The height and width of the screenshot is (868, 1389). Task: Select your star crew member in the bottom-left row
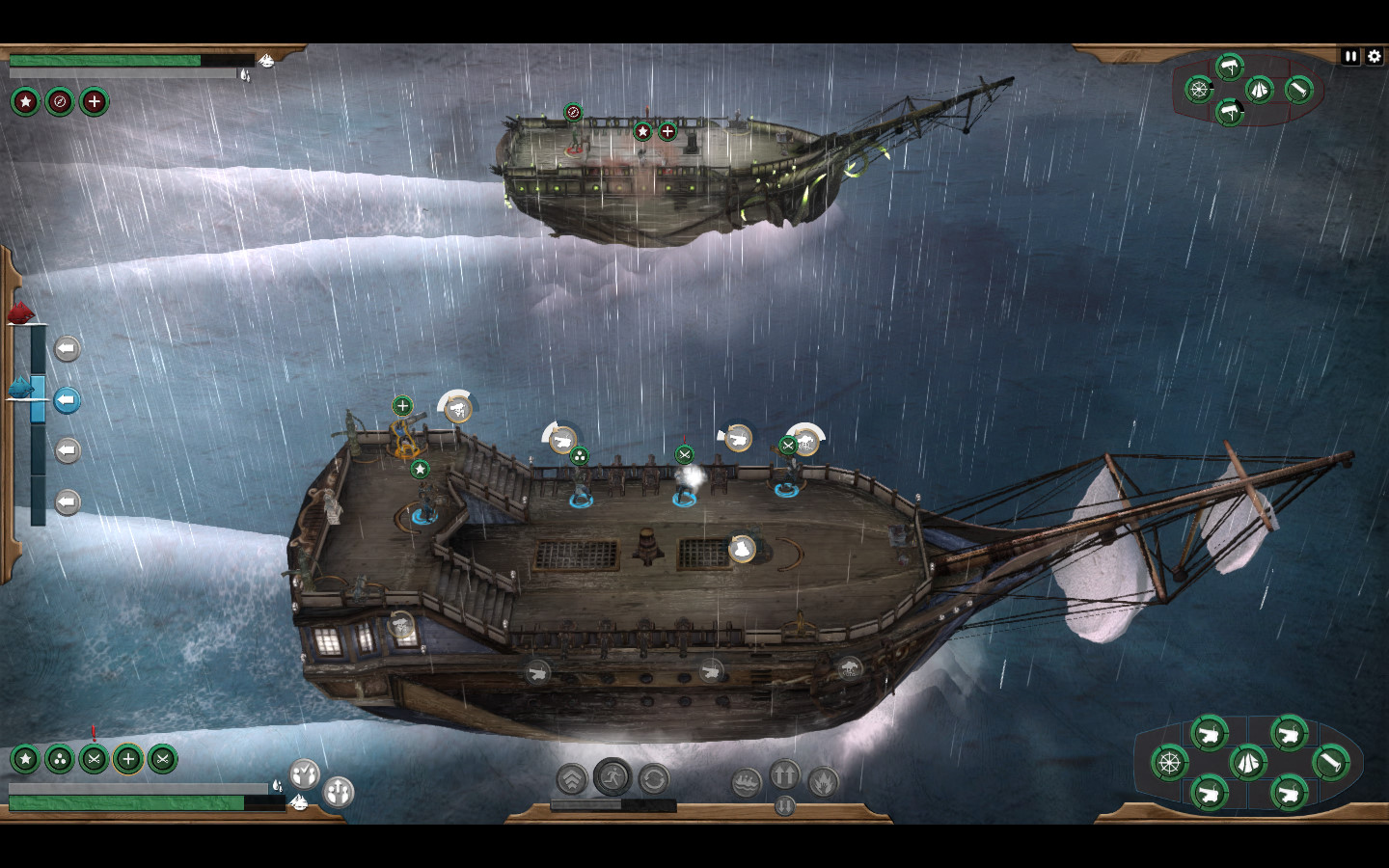pyautogui.click(x=26, y=759)
